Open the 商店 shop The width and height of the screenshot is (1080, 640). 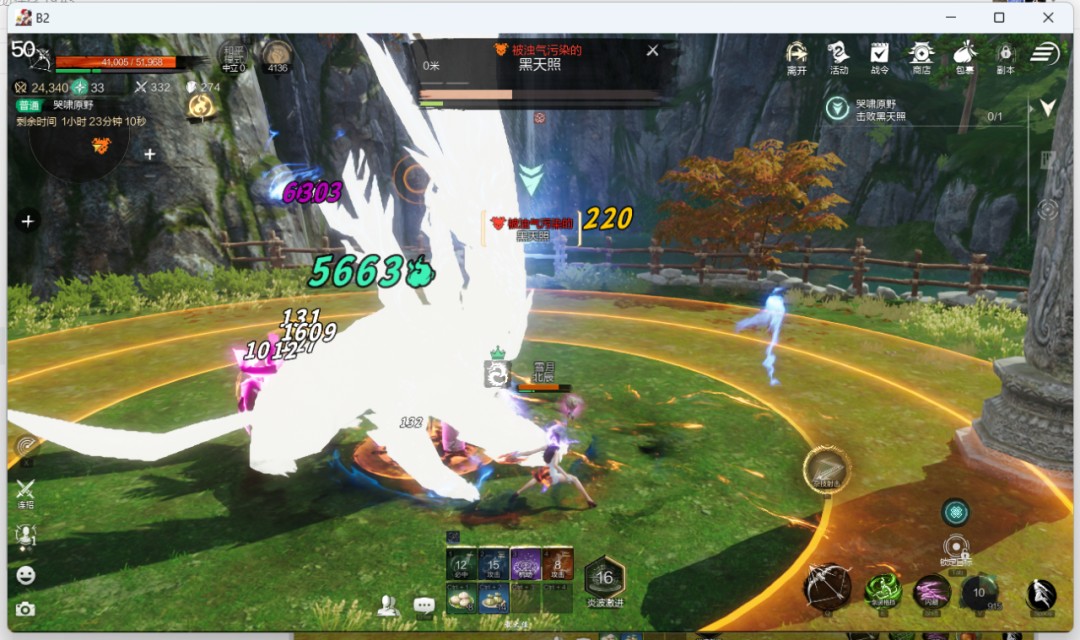click(921, 56)
